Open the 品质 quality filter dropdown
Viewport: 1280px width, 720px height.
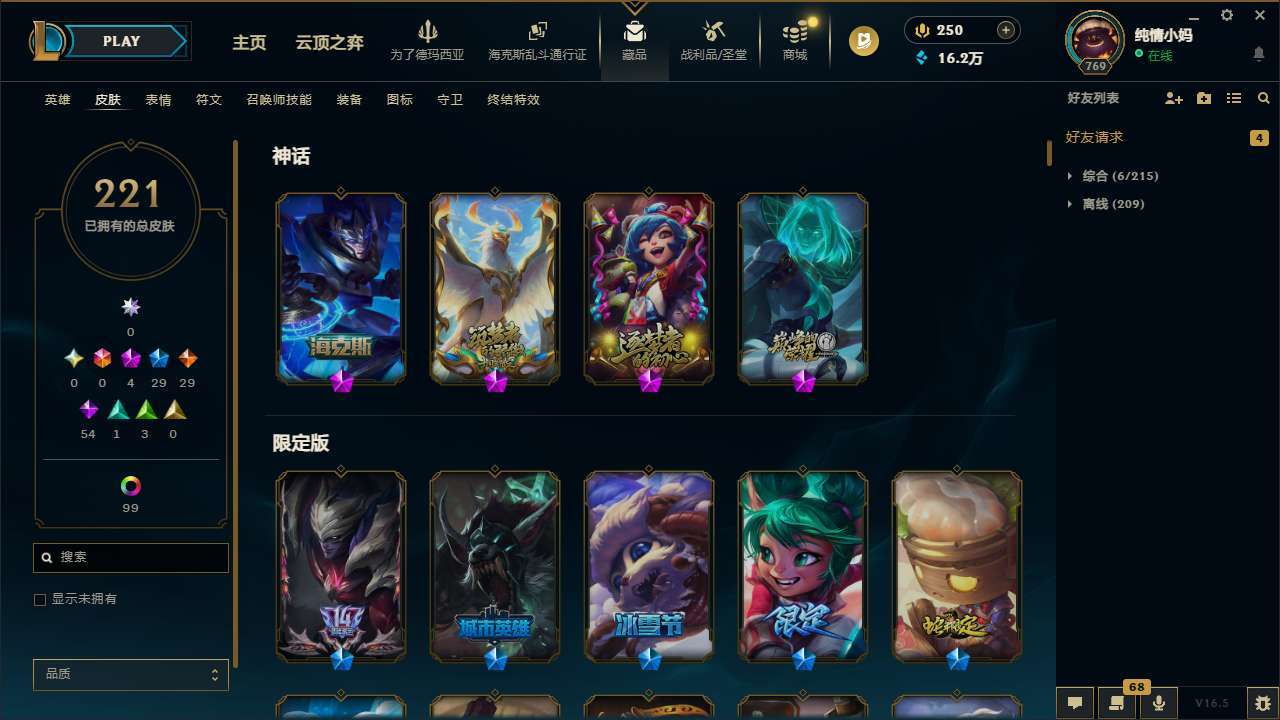130,674
